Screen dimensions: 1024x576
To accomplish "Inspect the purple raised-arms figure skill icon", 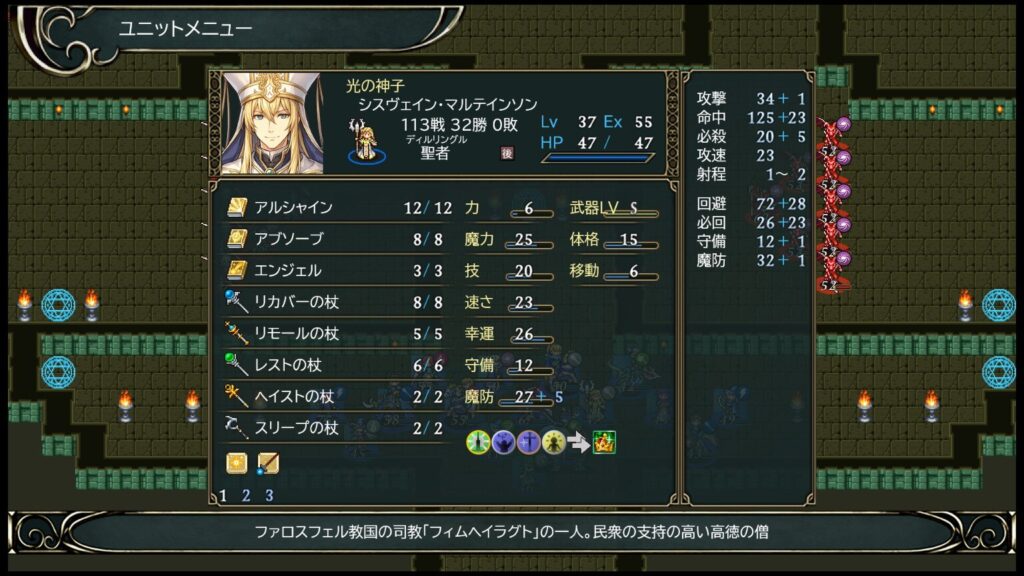I will (x=503, y=442).
